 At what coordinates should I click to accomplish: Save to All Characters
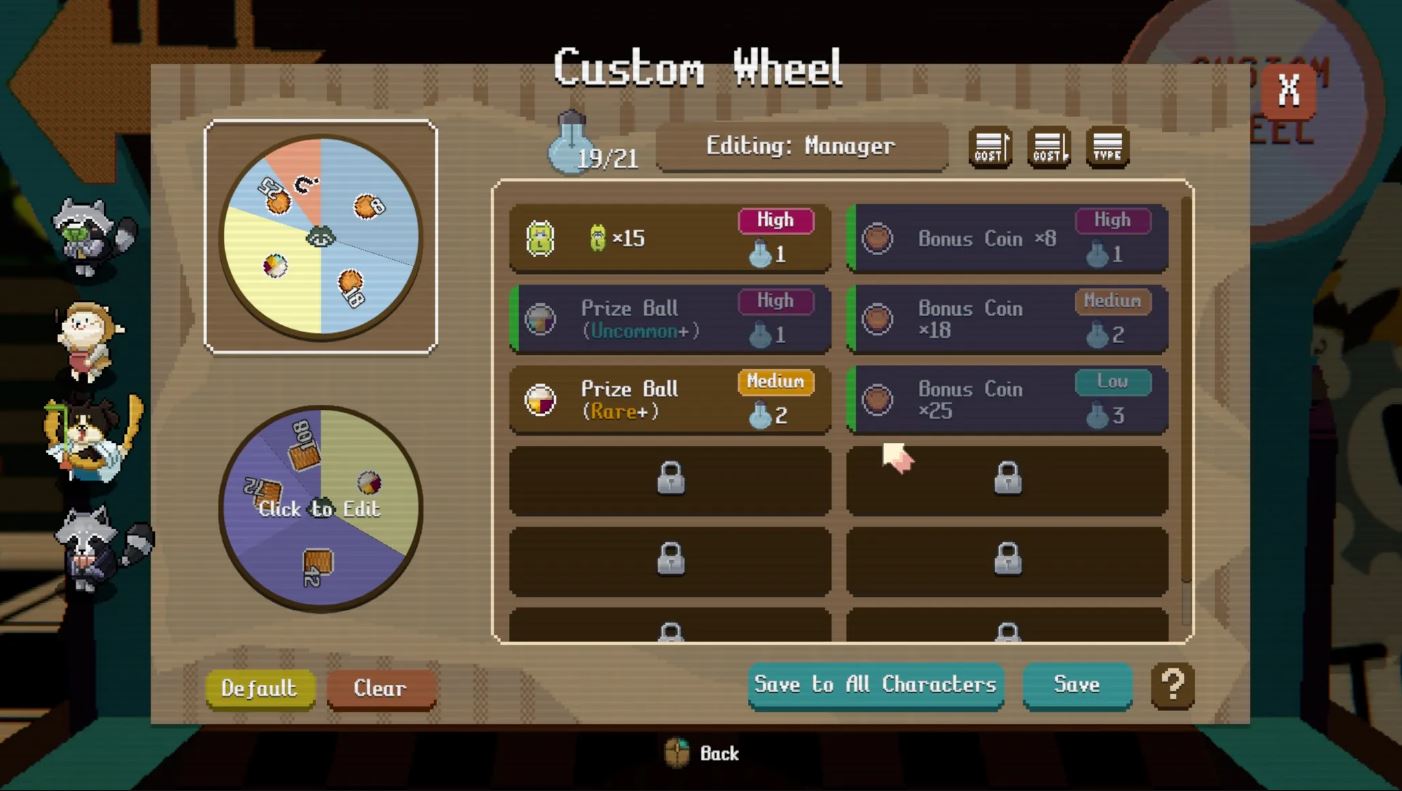(875, 685)
